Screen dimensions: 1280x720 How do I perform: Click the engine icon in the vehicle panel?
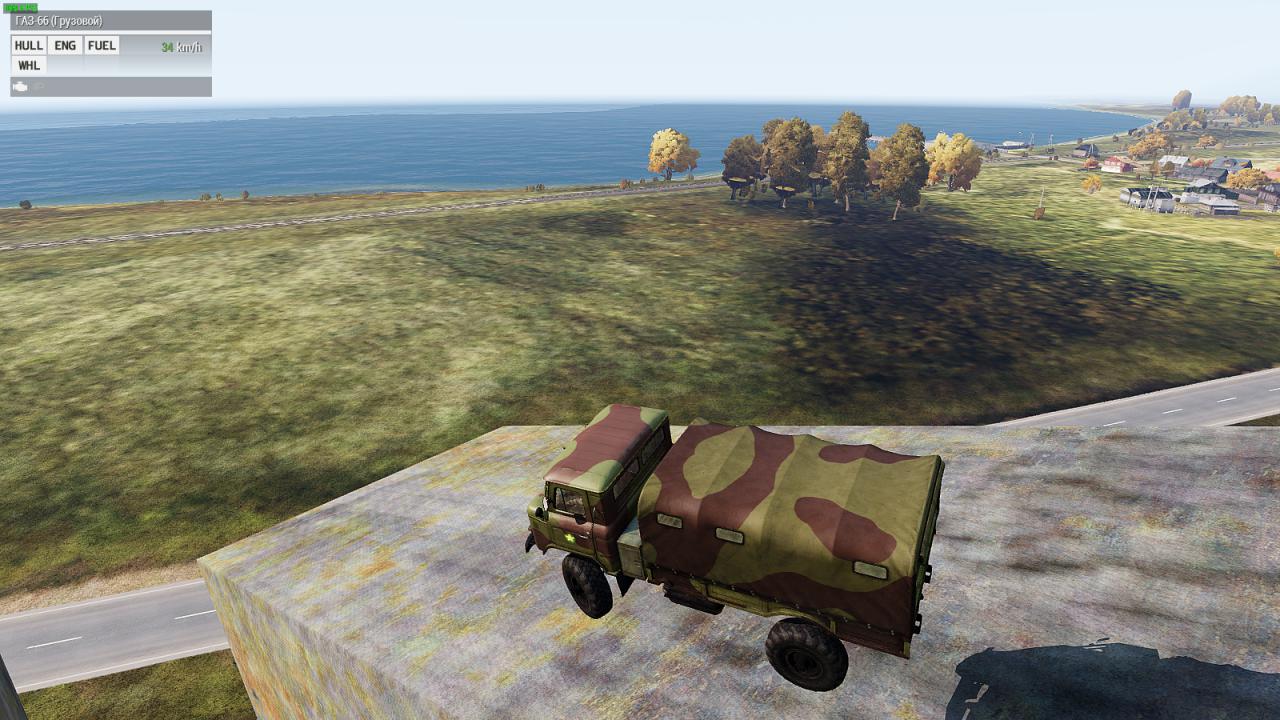coord(20,87)
